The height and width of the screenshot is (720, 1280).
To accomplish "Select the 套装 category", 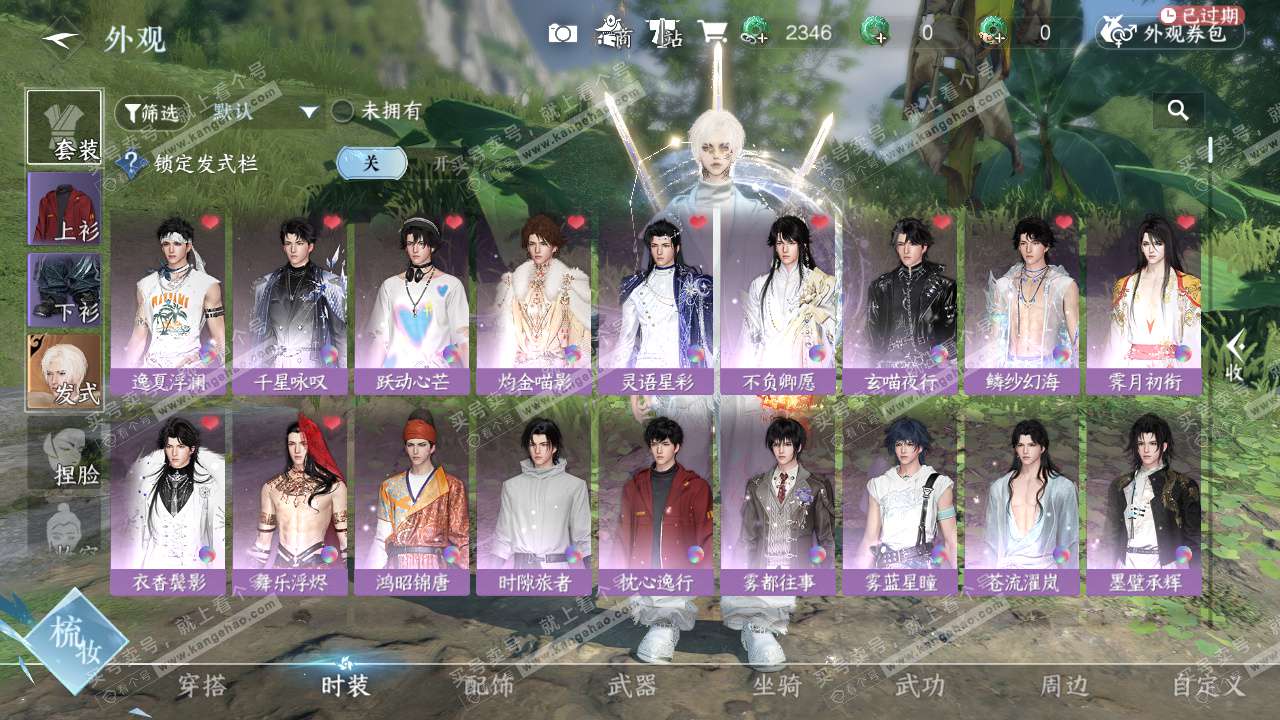I will click(x=64, y=127).
